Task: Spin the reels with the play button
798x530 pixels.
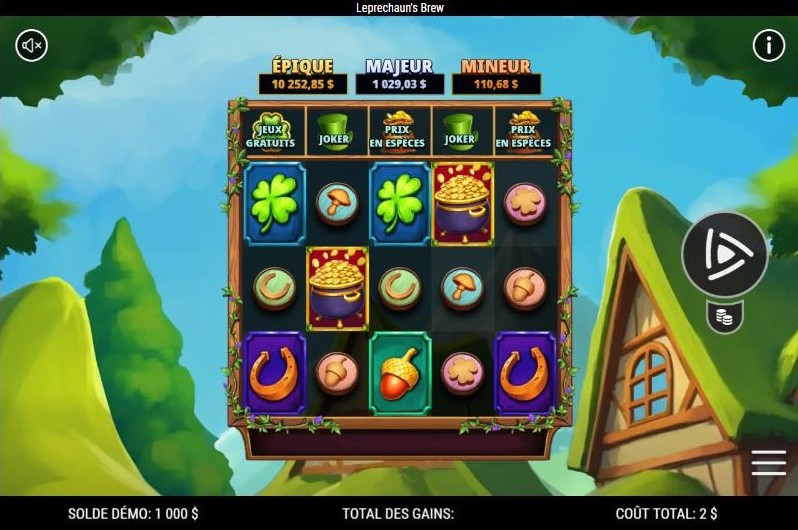Action: coord(724,254)
